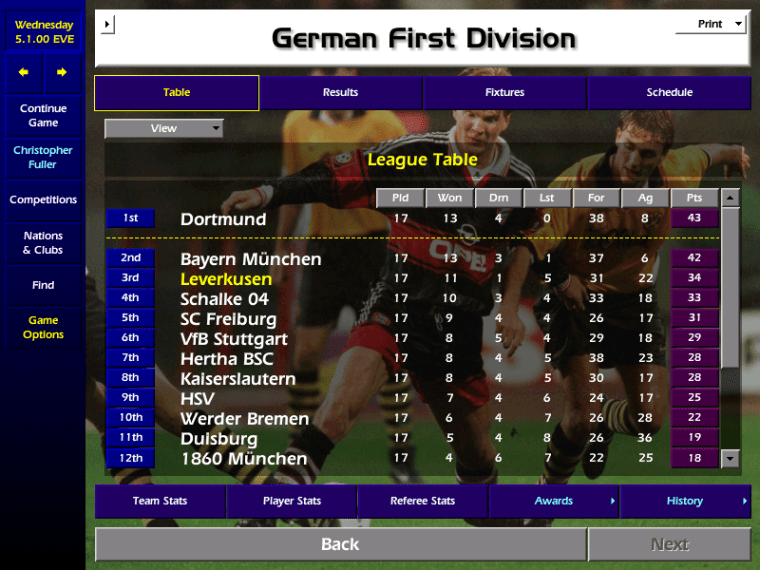Switch to the Results tab
Screen dimensions: 760x570
pos(340,93)
